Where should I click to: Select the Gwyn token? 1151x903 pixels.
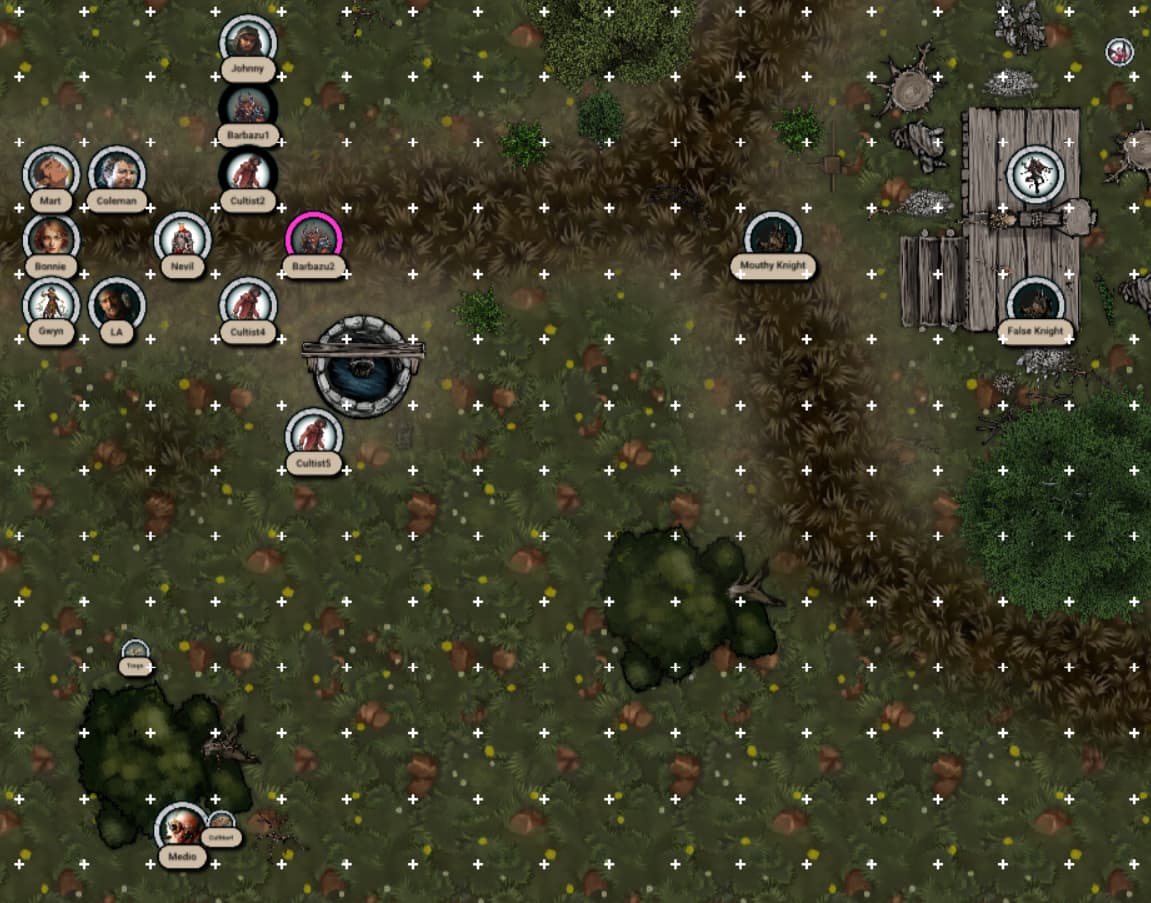click(51, 304)
